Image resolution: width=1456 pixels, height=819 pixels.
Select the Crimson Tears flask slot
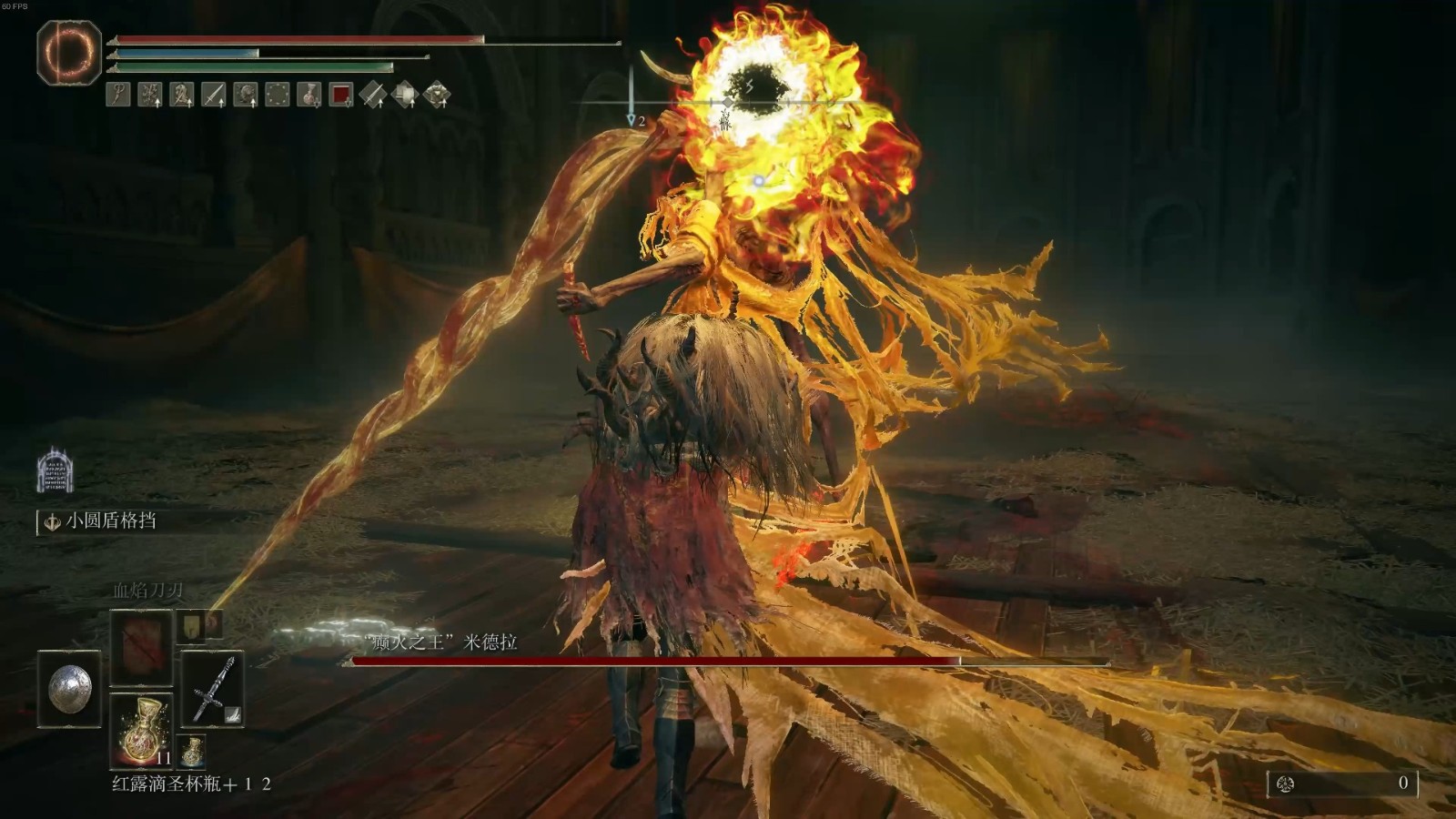click(x=141, y=728)
